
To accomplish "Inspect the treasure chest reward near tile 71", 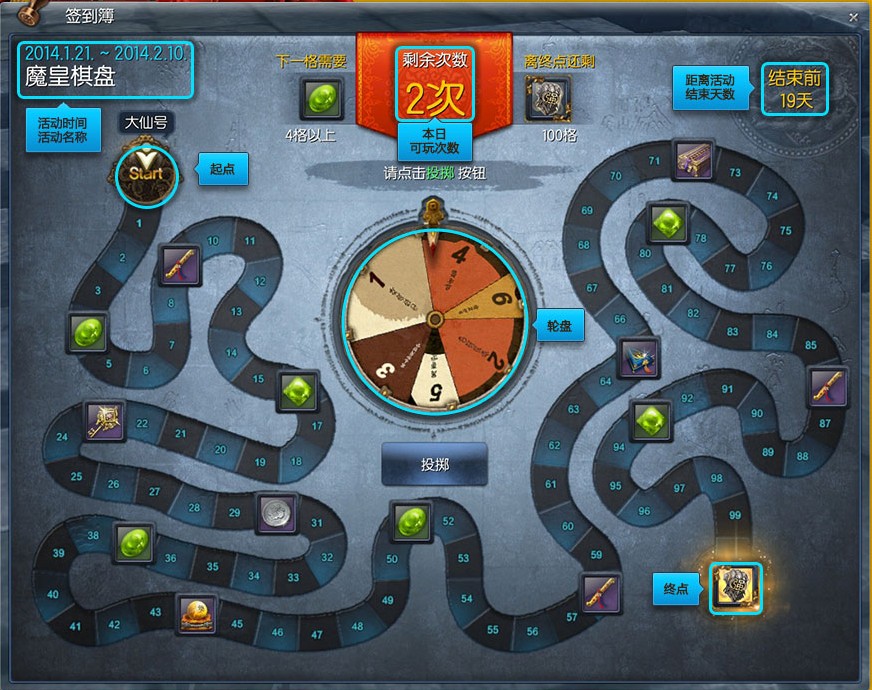I will coord(692,160).
